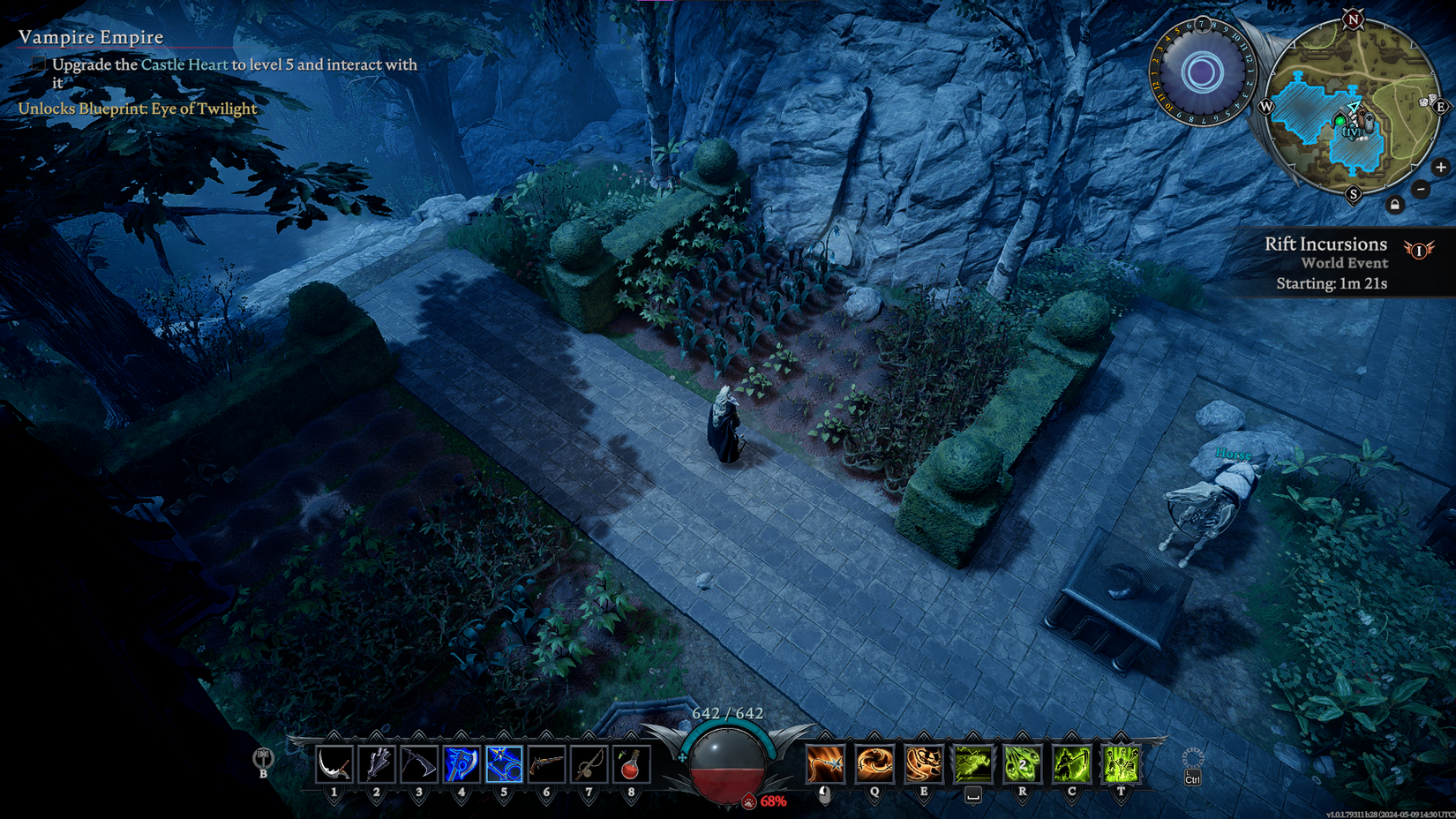Trigger the orange swirl Q ability
1456x819 pixels.
tap(874, 763)
